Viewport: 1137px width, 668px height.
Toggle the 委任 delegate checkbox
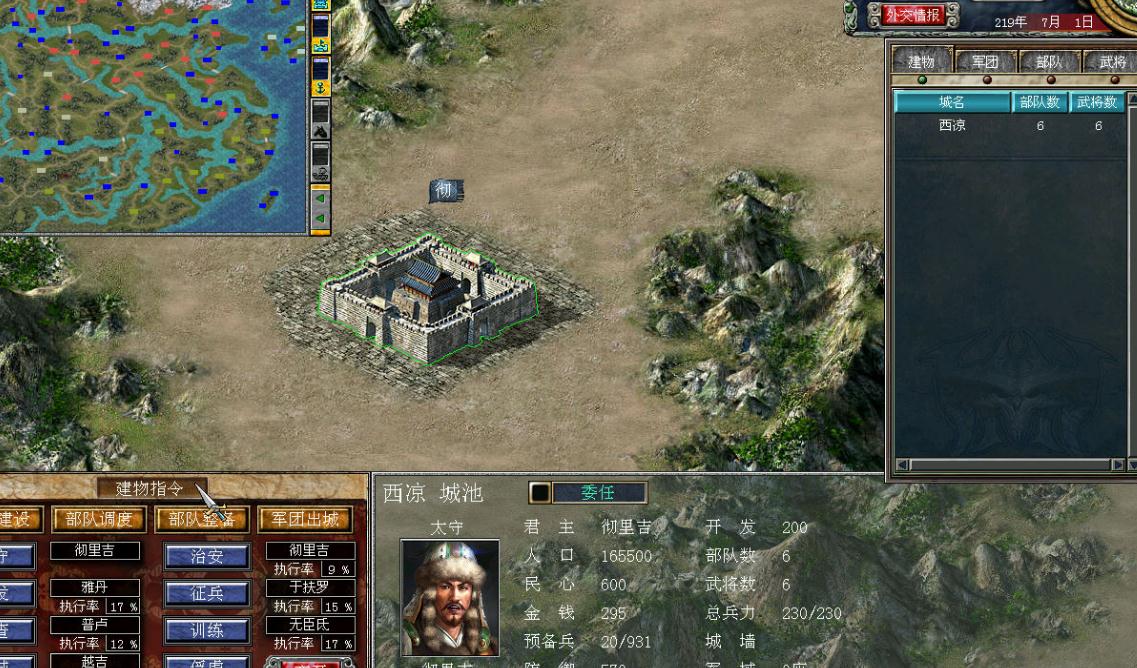point(540,493)
